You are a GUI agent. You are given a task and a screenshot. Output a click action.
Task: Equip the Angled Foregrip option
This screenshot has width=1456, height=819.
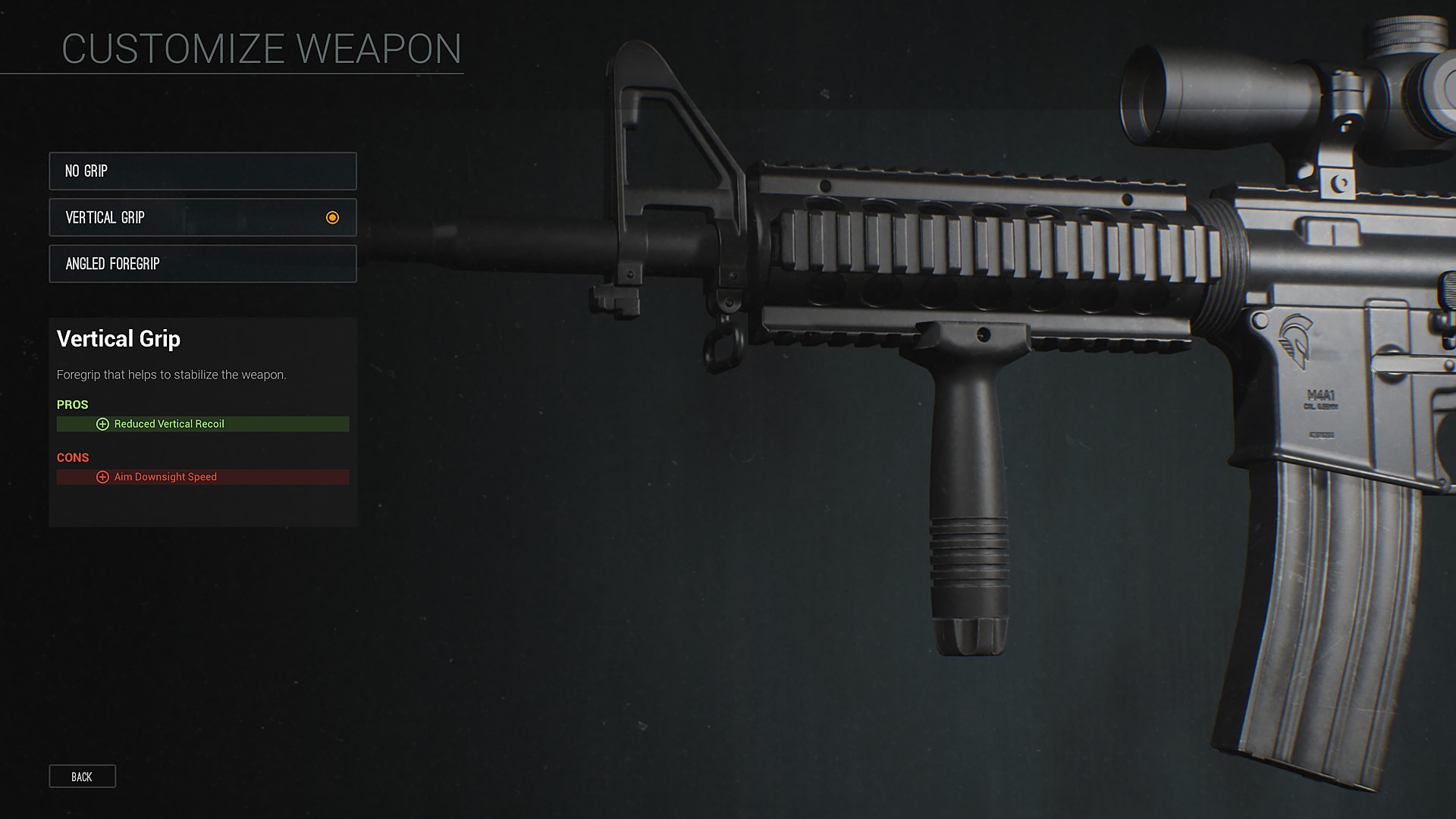[202, 264]
